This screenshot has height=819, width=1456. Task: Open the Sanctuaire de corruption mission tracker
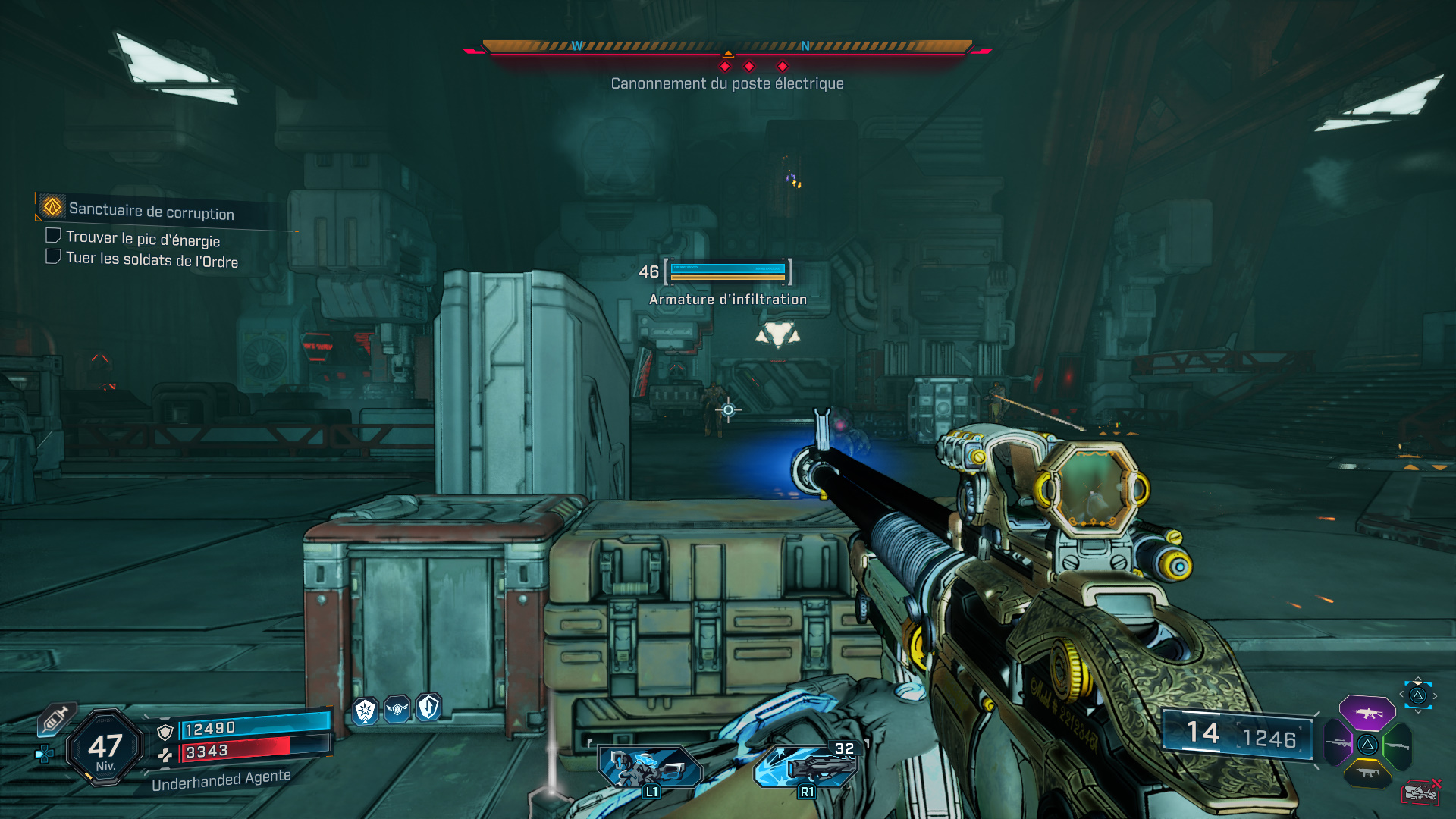[151, 211]
